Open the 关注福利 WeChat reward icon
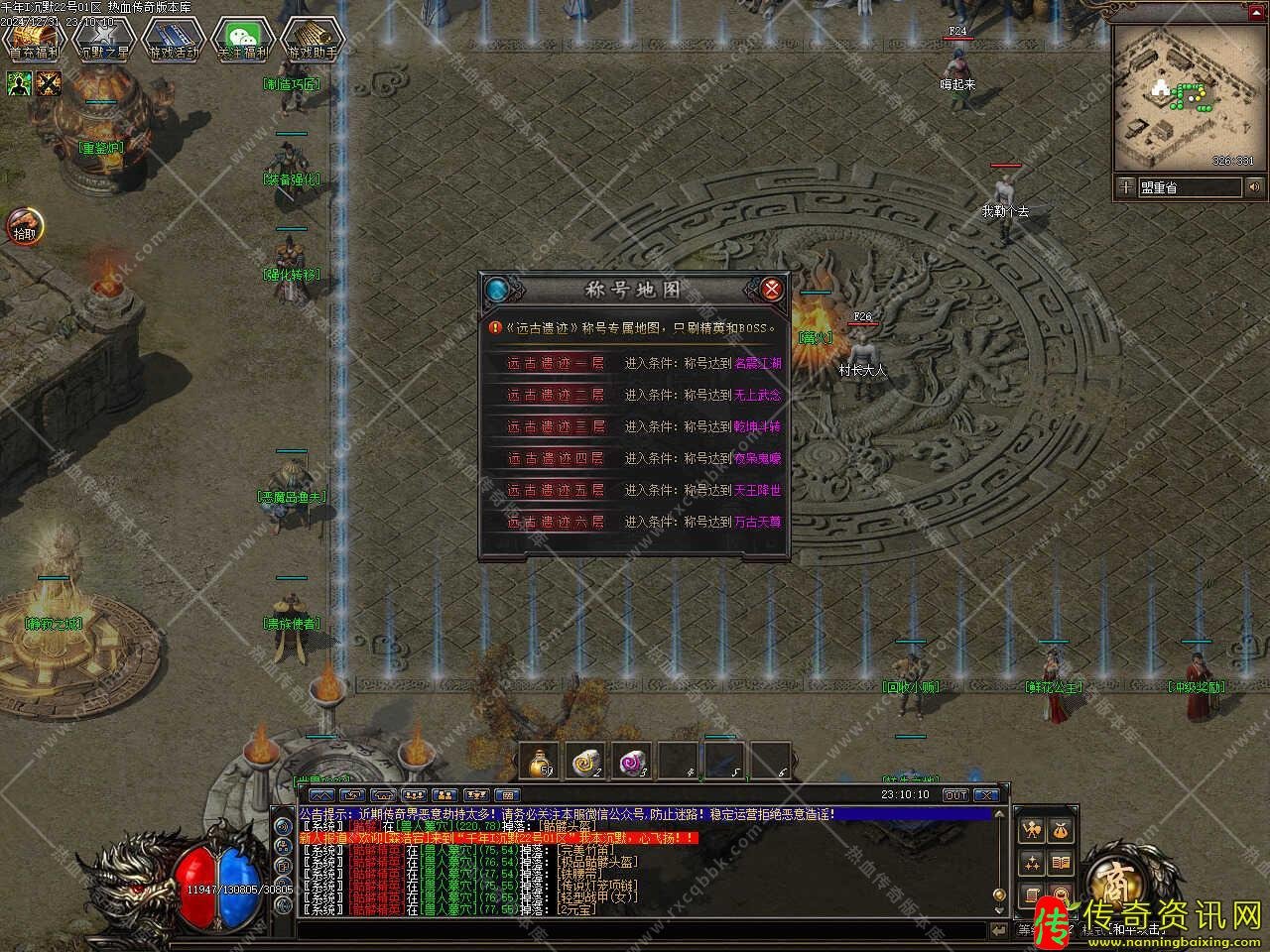The height and width of the screenshot is (952, 1270). point(242,39)
